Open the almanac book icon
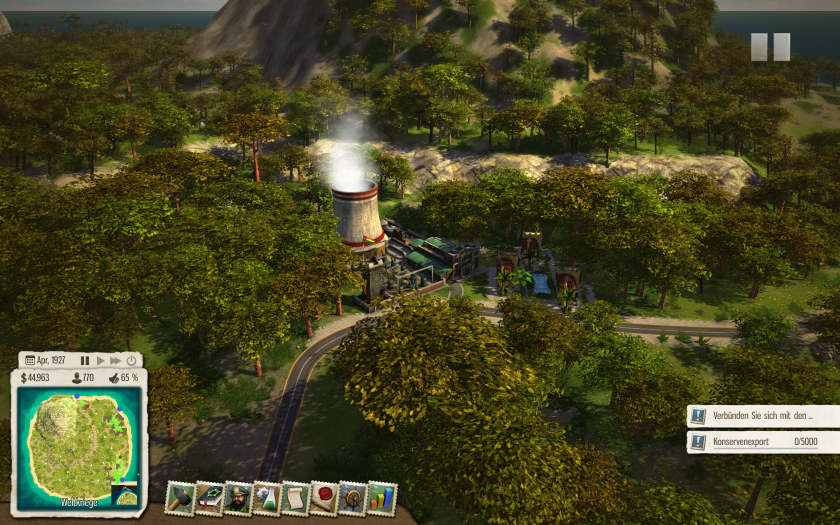The height and width of the screenshot is (525, 840). point(208,497)
